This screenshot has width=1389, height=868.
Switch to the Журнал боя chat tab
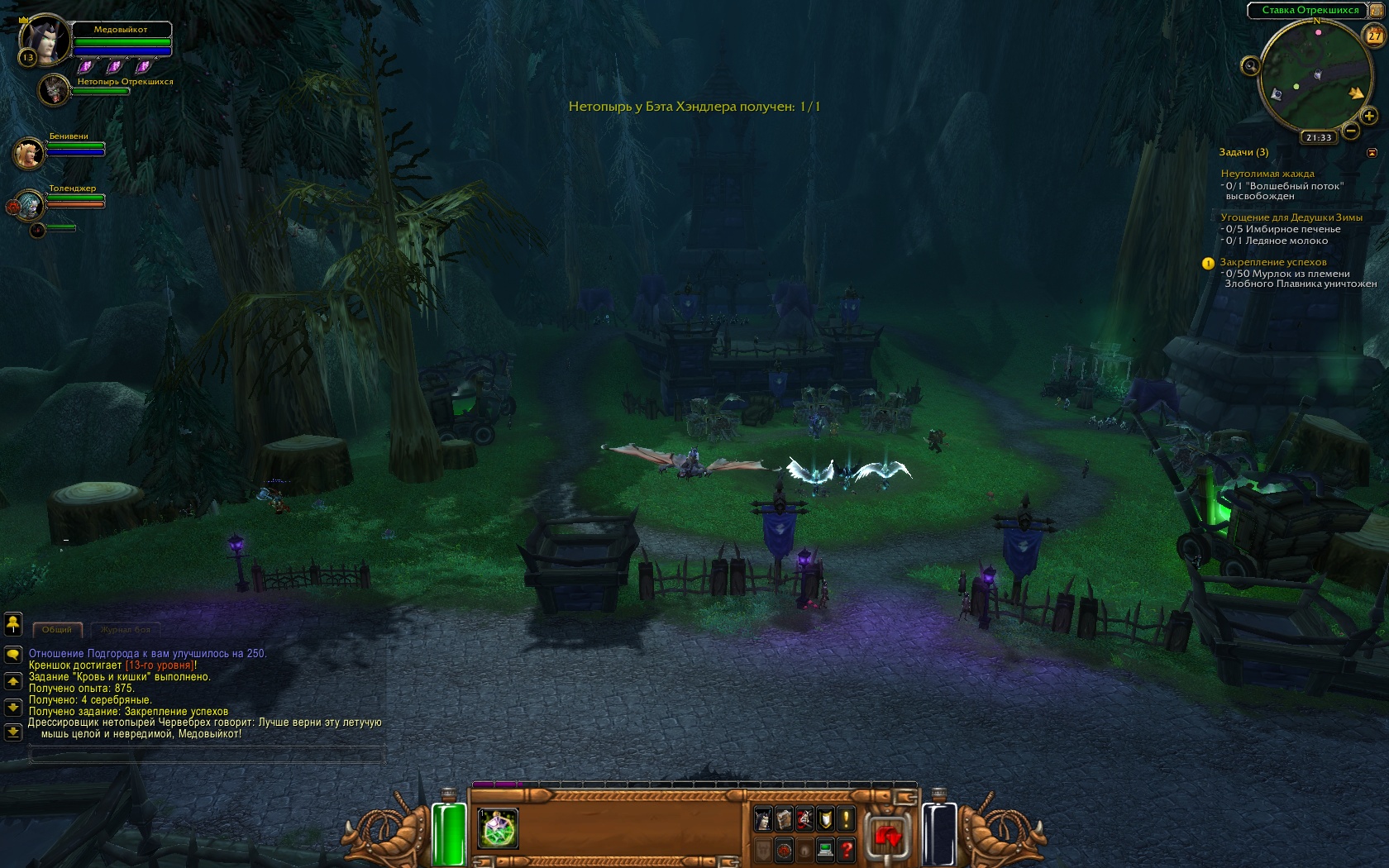tap(125, 629)
